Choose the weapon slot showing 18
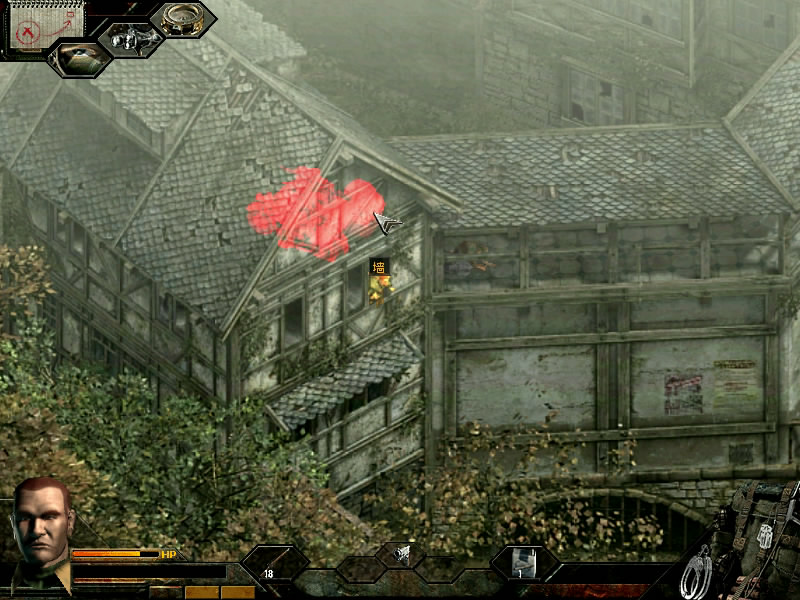Viewport: 800px width, 600px height. (273, 566)
